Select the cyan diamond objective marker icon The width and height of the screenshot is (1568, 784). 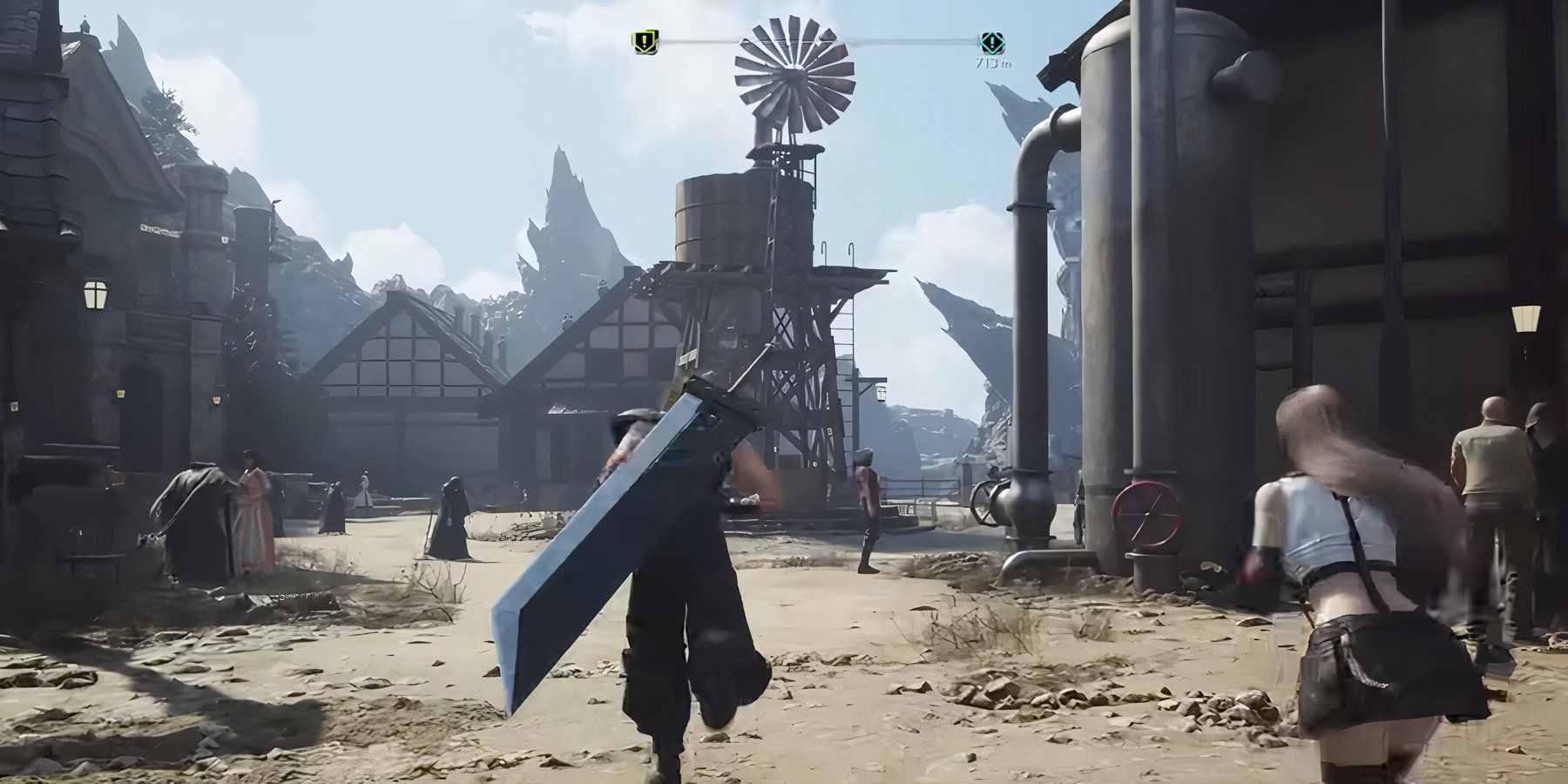pos(993,41)
